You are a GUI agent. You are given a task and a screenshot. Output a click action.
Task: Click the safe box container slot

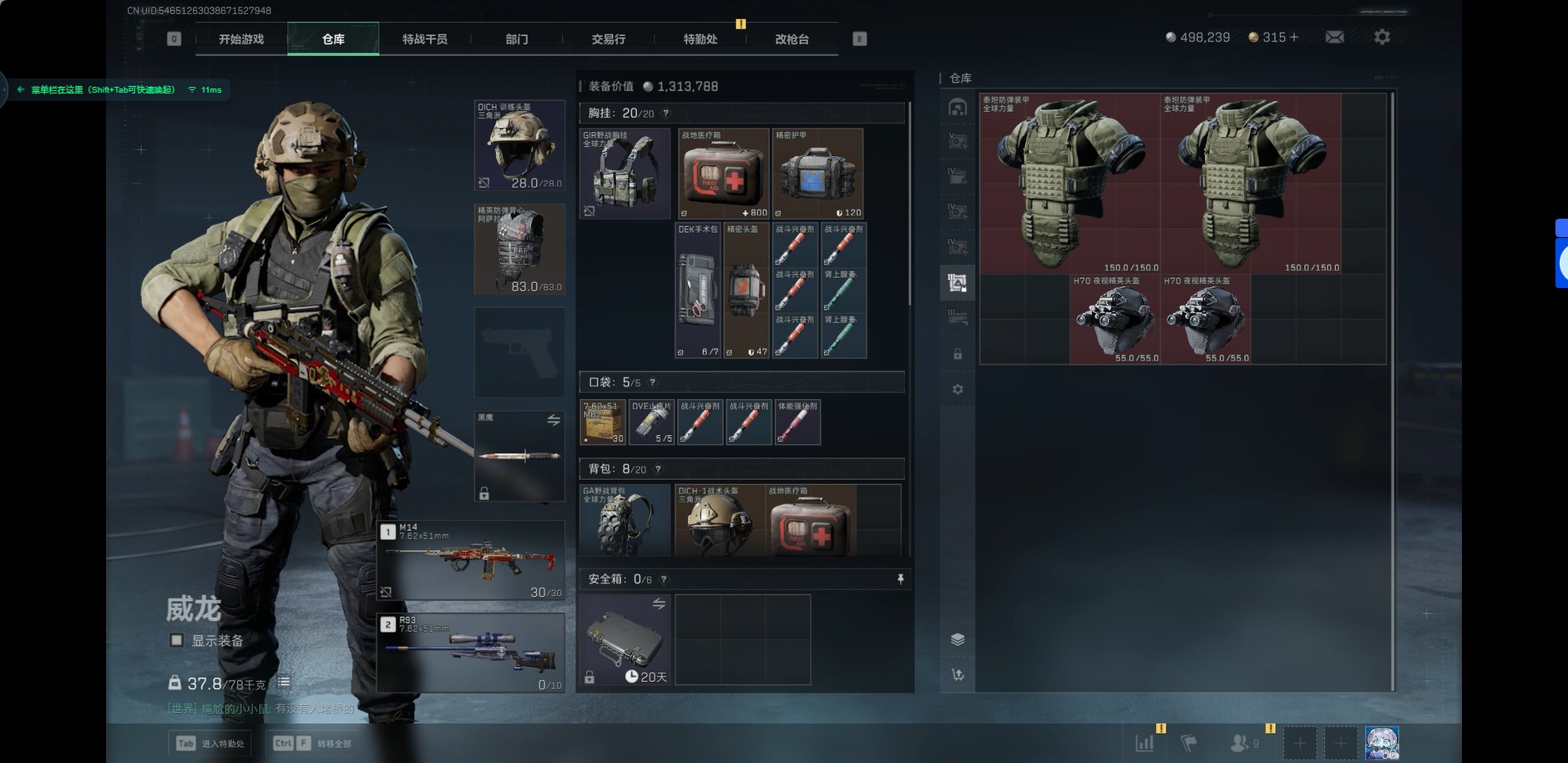625,639
